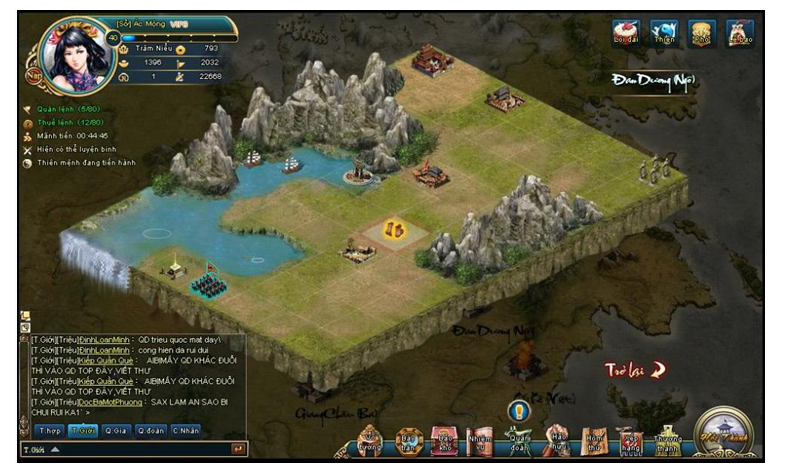Open the Nhiệm vụ quest menu
Image resolution: width=785 pixels, height=470 pixels.
point(478,440)
